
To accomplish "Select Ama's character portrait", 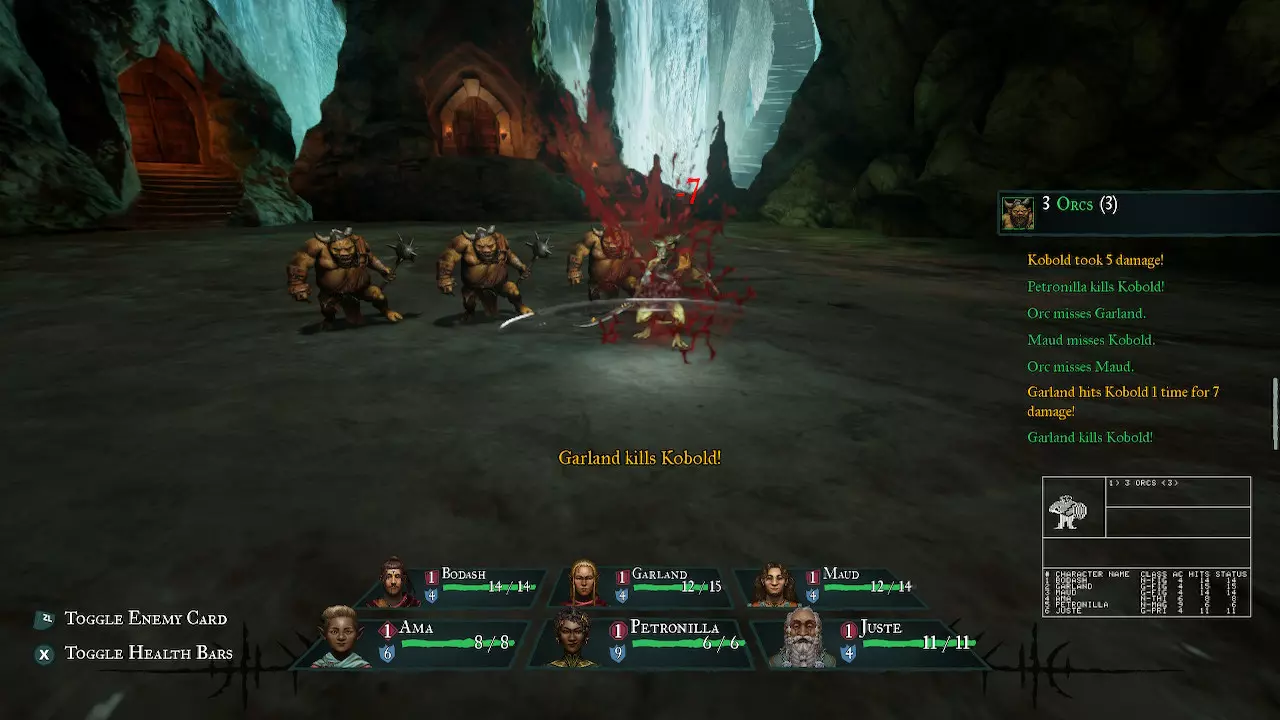I will pos(338,636).
